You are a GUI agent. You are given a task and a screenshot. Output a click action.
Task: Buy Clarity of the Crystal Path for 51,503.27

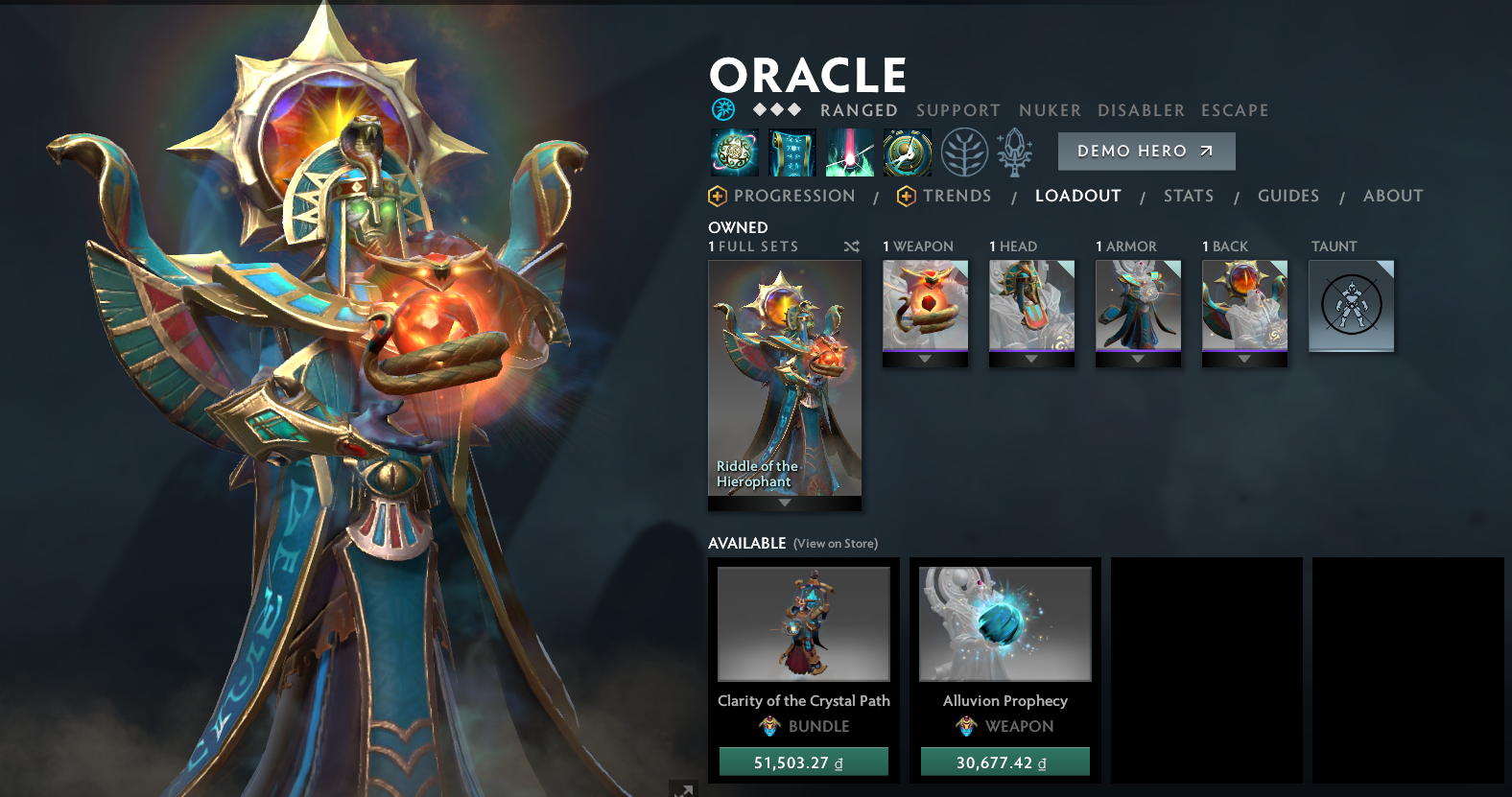804,762
